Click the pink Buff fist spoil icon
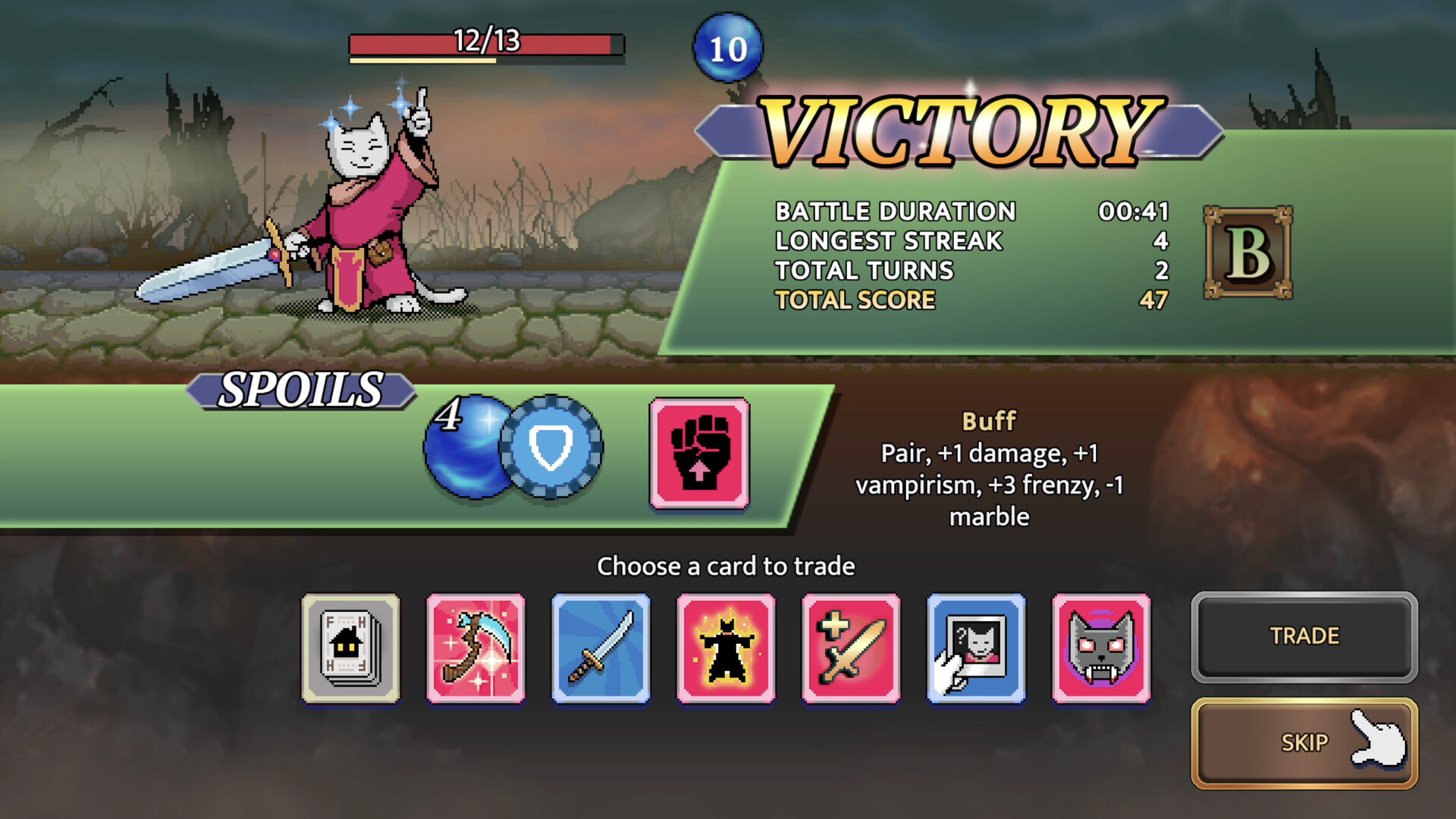The height and width of the screenshot is (819, 1456). (698, 455)
